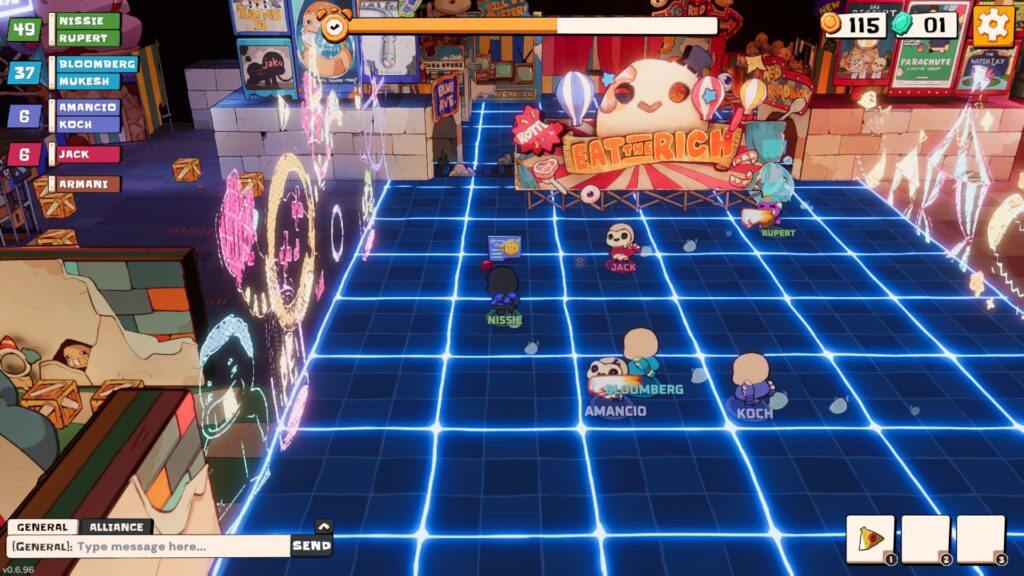Expand the chat window with the arrow
The height and width of the screenshot is (576, 1024).
point(323,526)
